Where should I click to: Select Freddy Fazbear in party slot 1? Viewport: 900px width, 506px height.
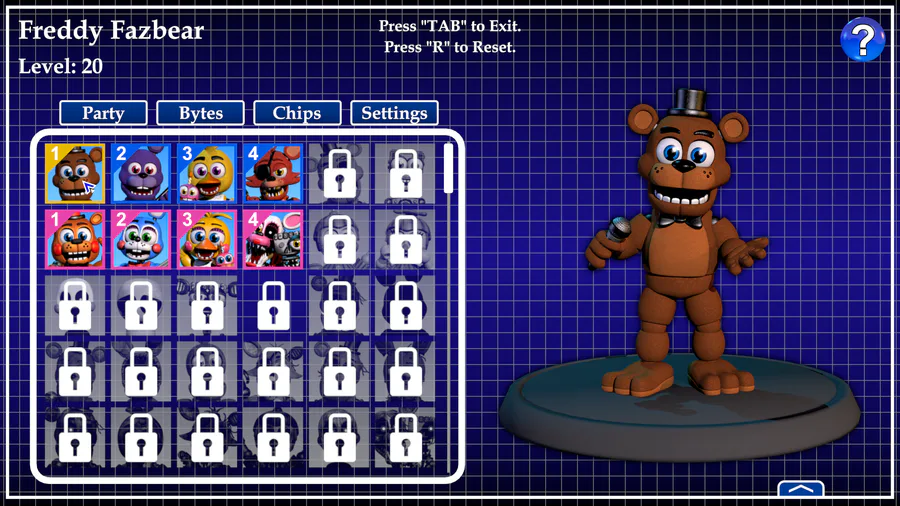pyautogui.click(x=75, y=173)
